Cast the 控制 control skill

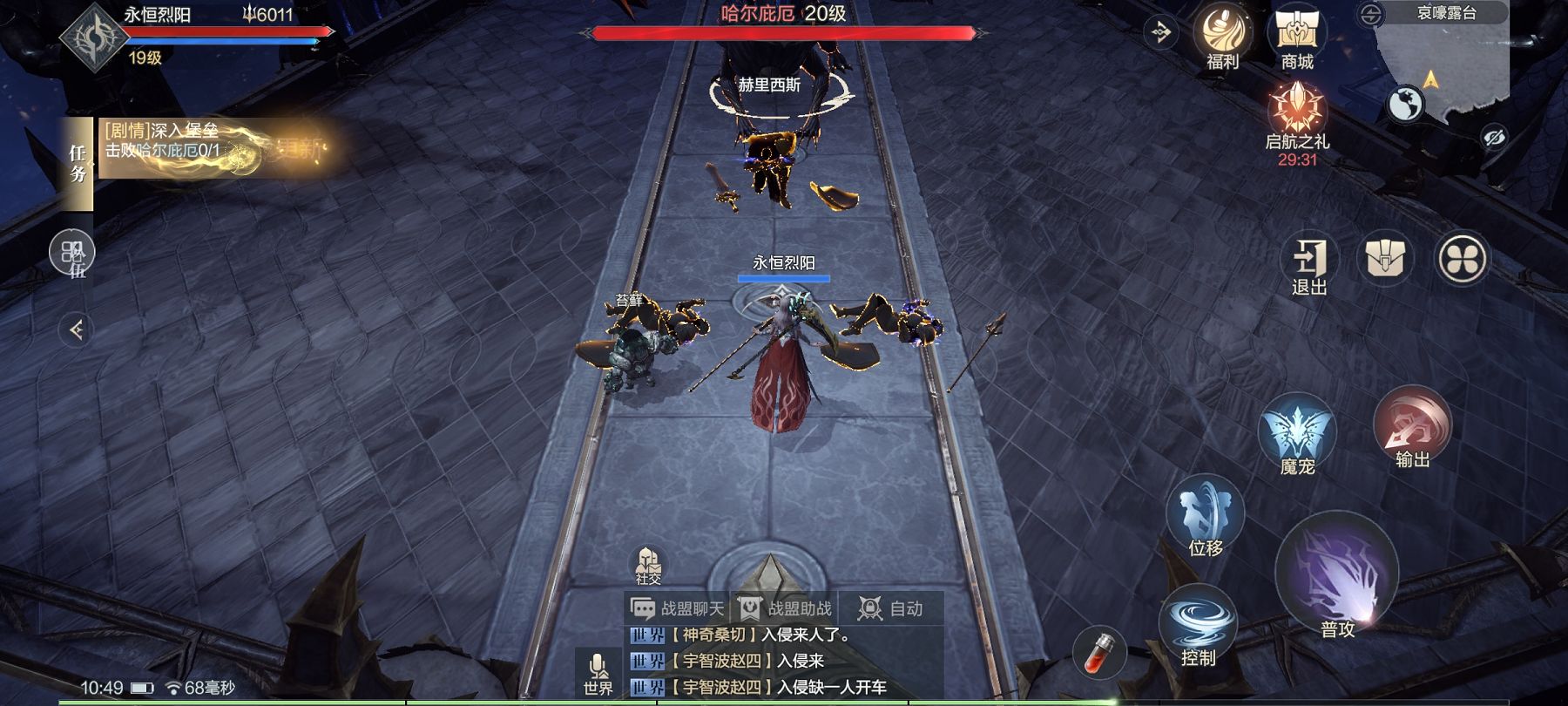[x=1199, y=625]
